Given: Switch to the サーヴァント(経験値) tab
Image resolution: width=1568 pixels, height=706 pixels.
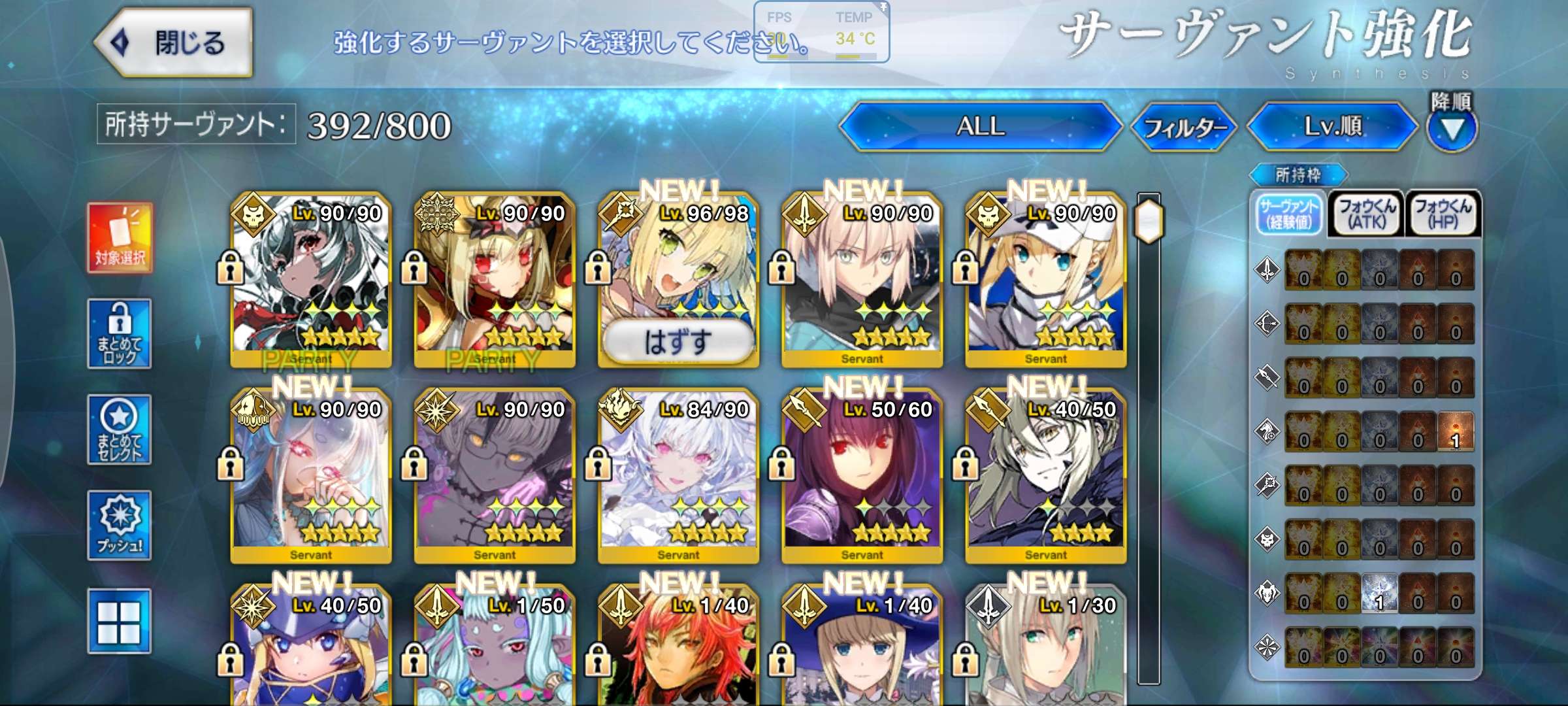Looking at the screenshot, I should tap(1289, 214).
